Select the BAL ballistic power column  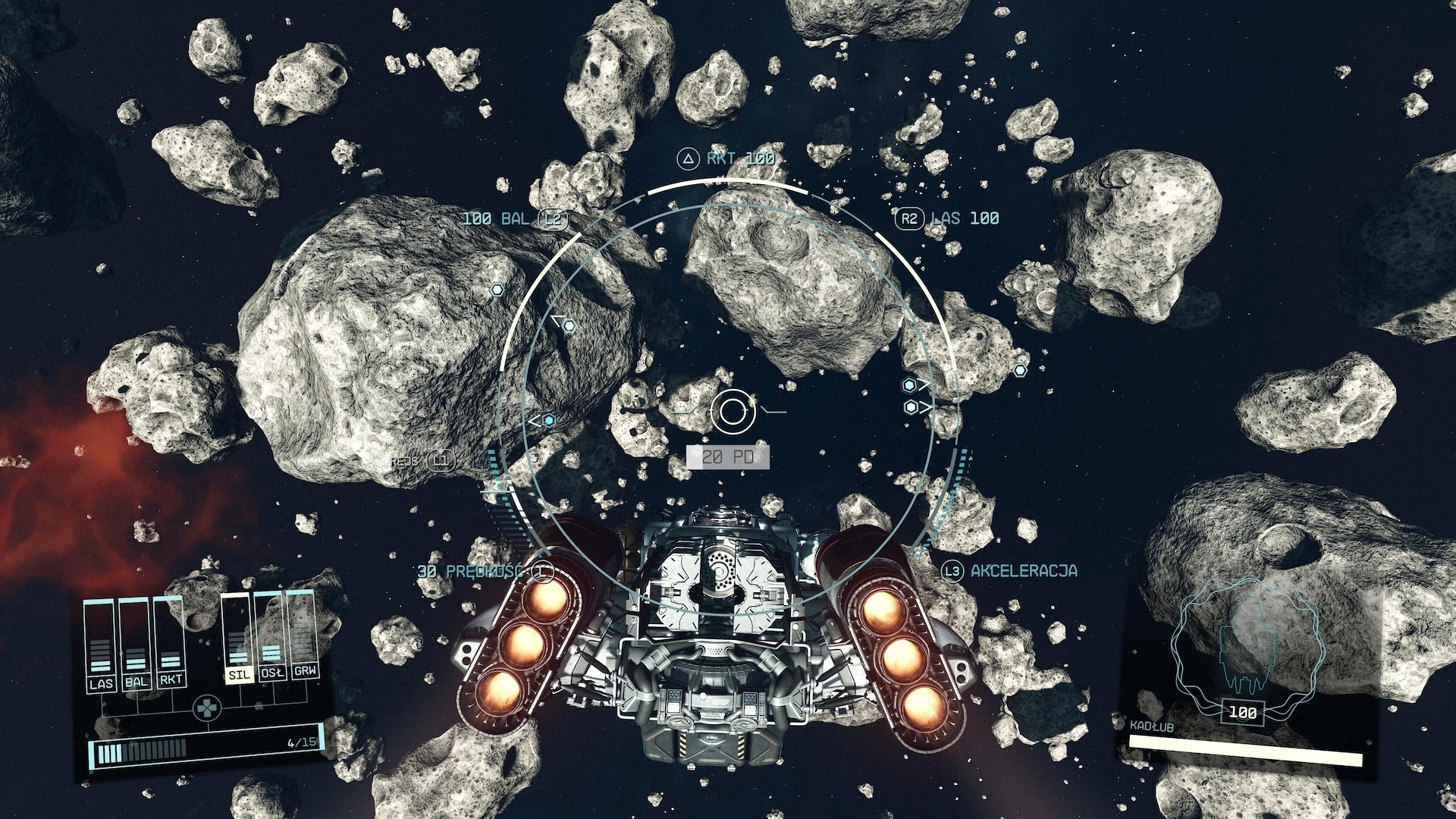[x=136, y=645]
